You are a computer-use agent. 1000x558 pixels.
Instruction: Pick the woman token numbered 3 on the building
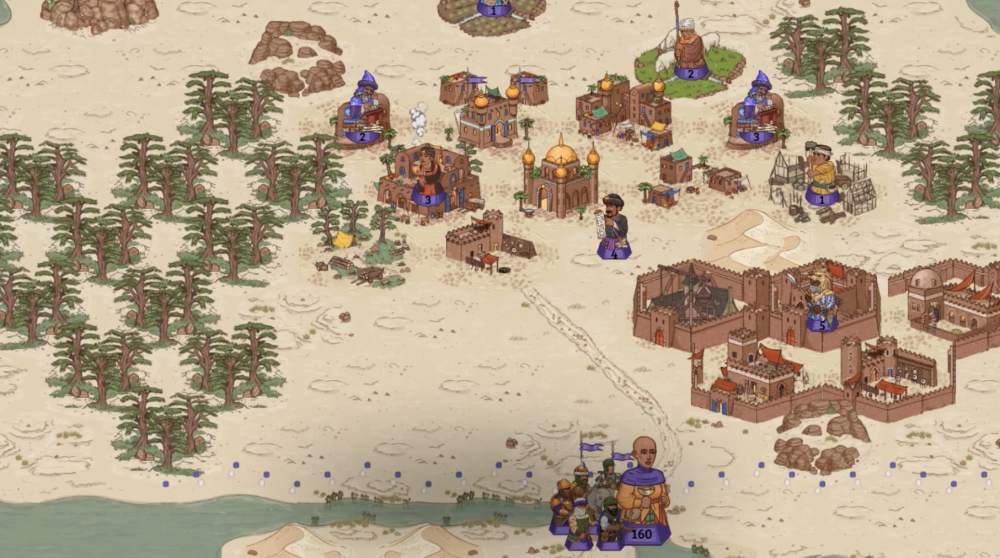428,180
